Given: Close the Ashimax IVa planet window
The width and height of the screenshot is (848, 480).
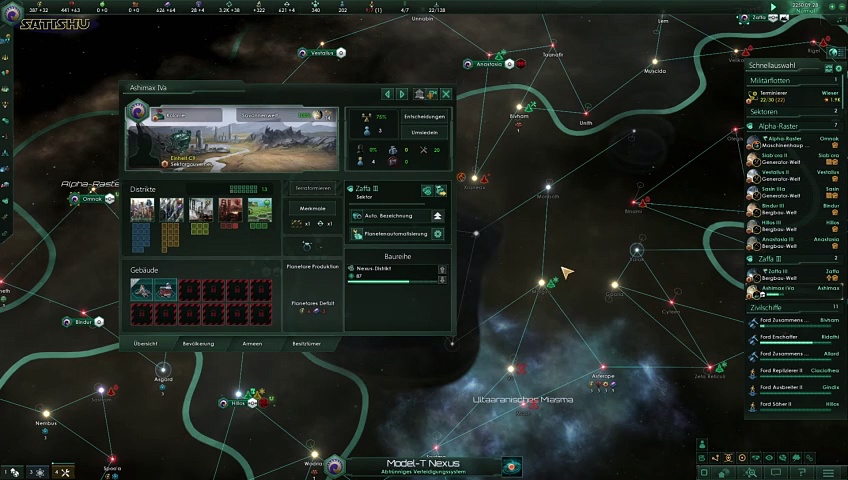Looking at the screenshot, I should [446, 94].
